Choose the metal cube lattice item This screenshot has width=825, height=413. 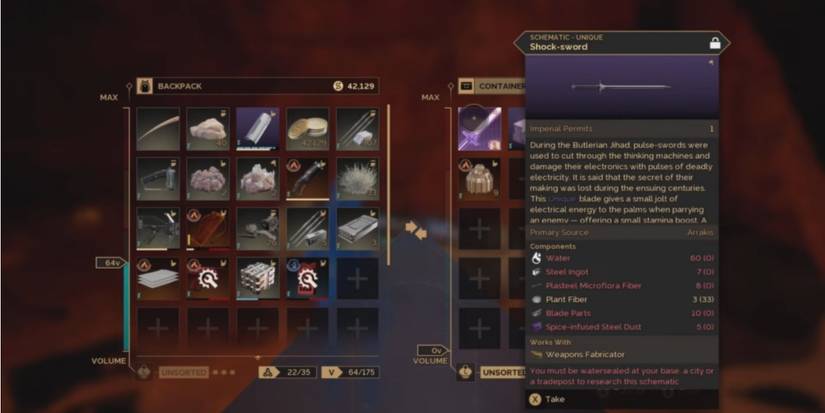258,278
